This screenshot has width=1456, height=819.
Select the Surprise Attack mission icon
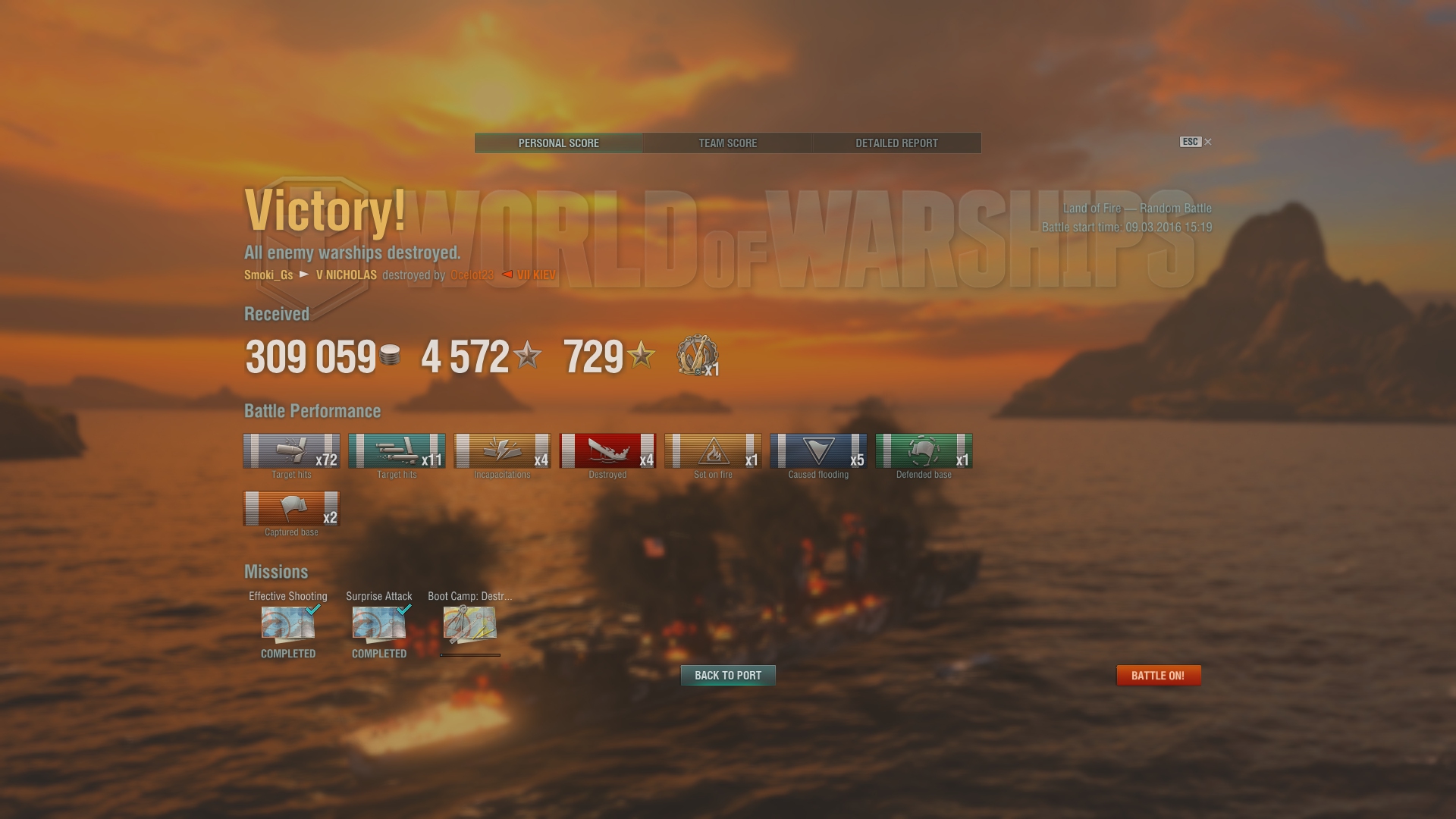pyautogui.click(x=379, y=623)
